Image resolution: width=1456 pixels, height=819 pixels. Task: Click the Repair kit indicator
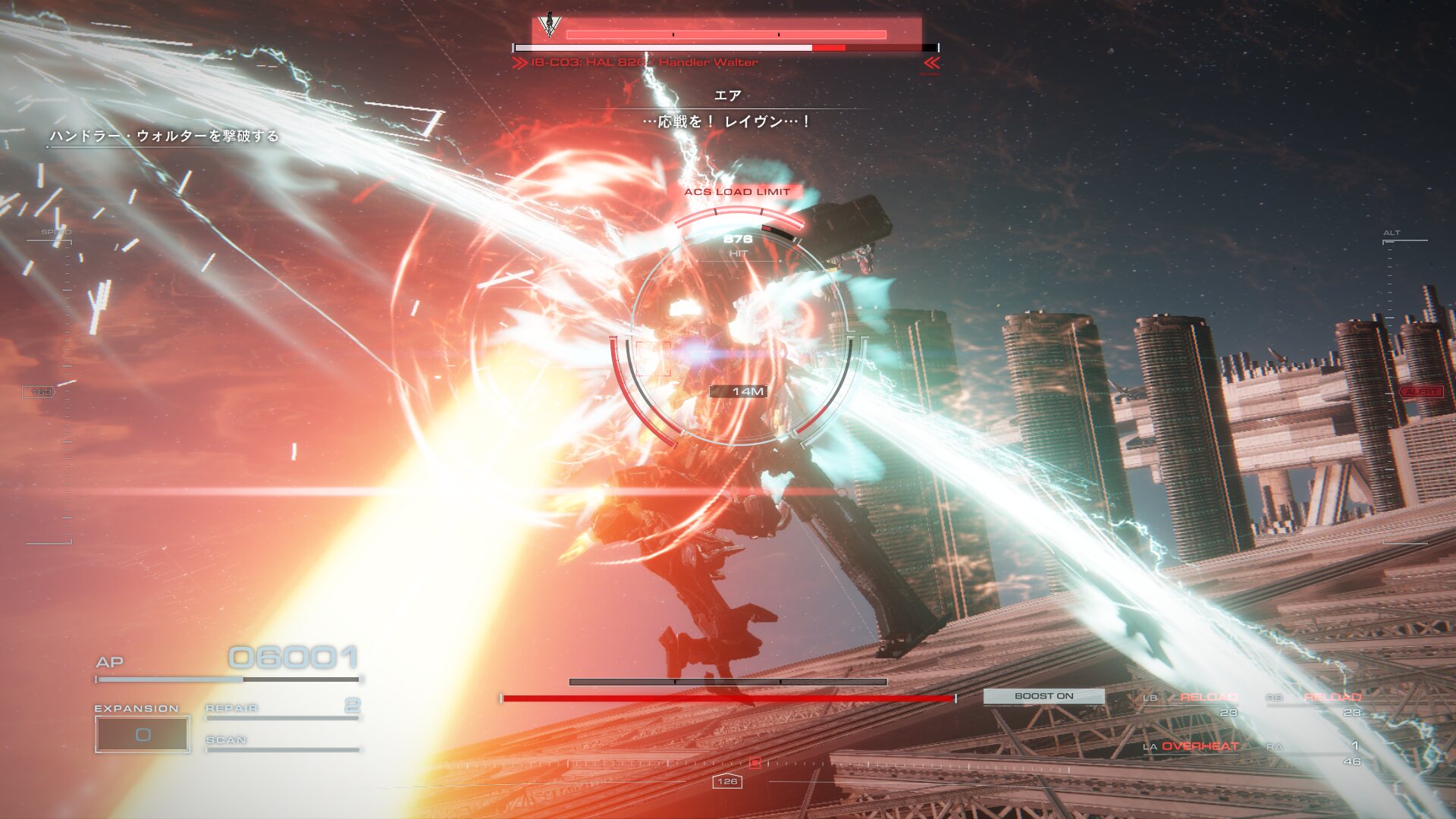point(282,708)
